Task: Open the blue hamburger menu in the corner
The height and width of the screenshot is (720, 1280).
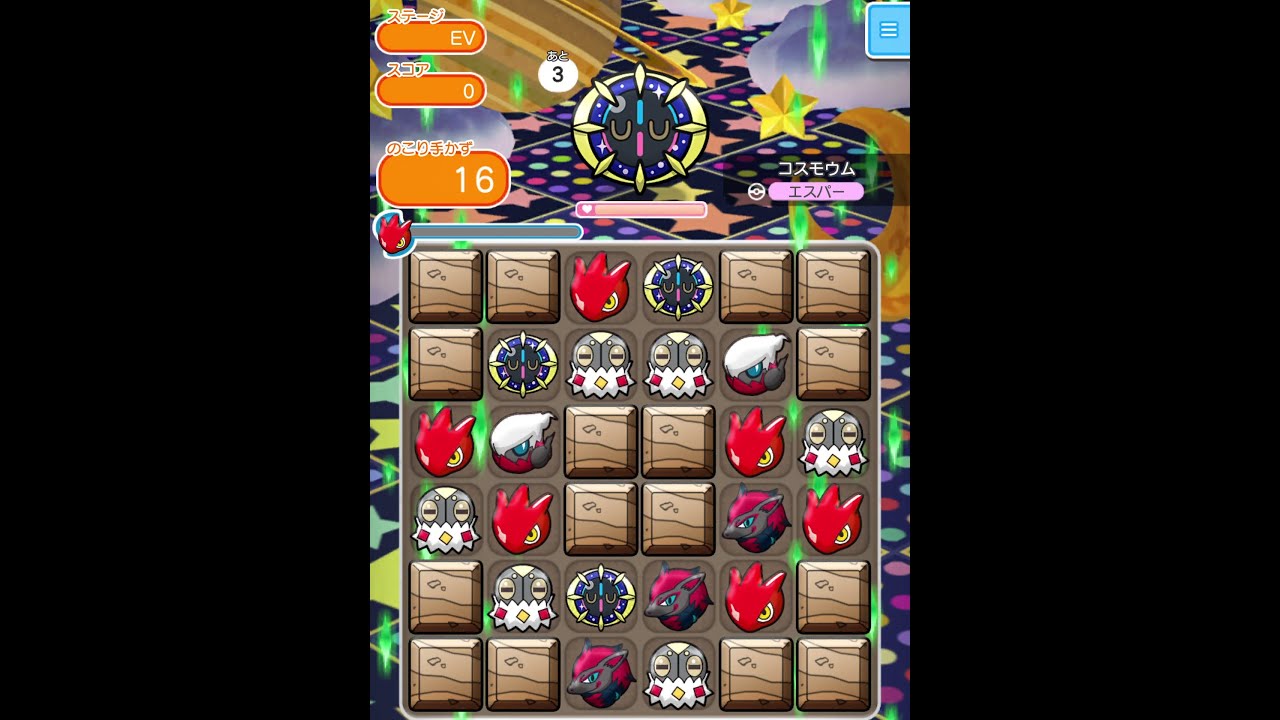Action: pyautogui.click(x=888, y=30)
